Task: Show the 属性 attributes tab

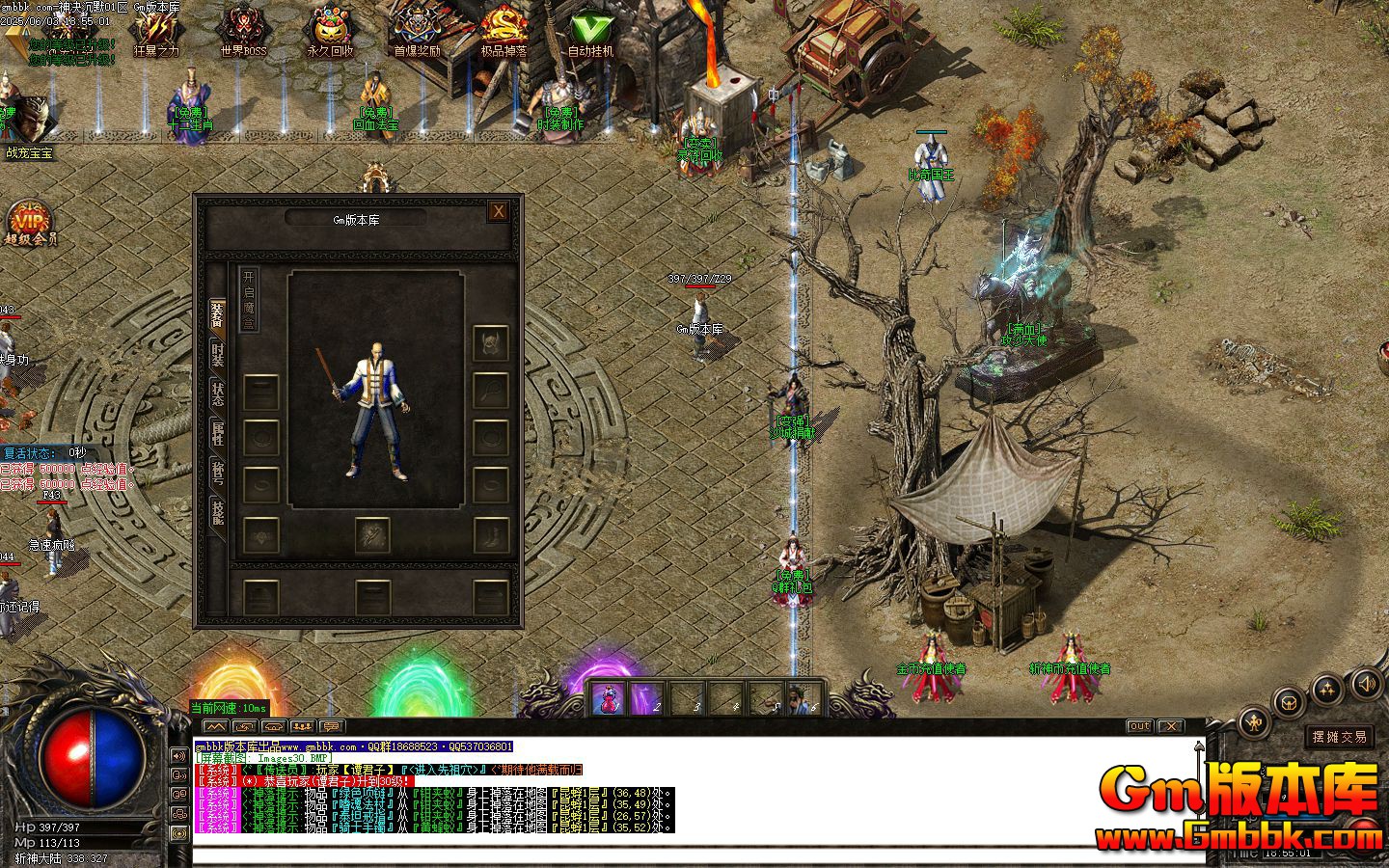Action: pyautogui.click(x=218, y=434)
